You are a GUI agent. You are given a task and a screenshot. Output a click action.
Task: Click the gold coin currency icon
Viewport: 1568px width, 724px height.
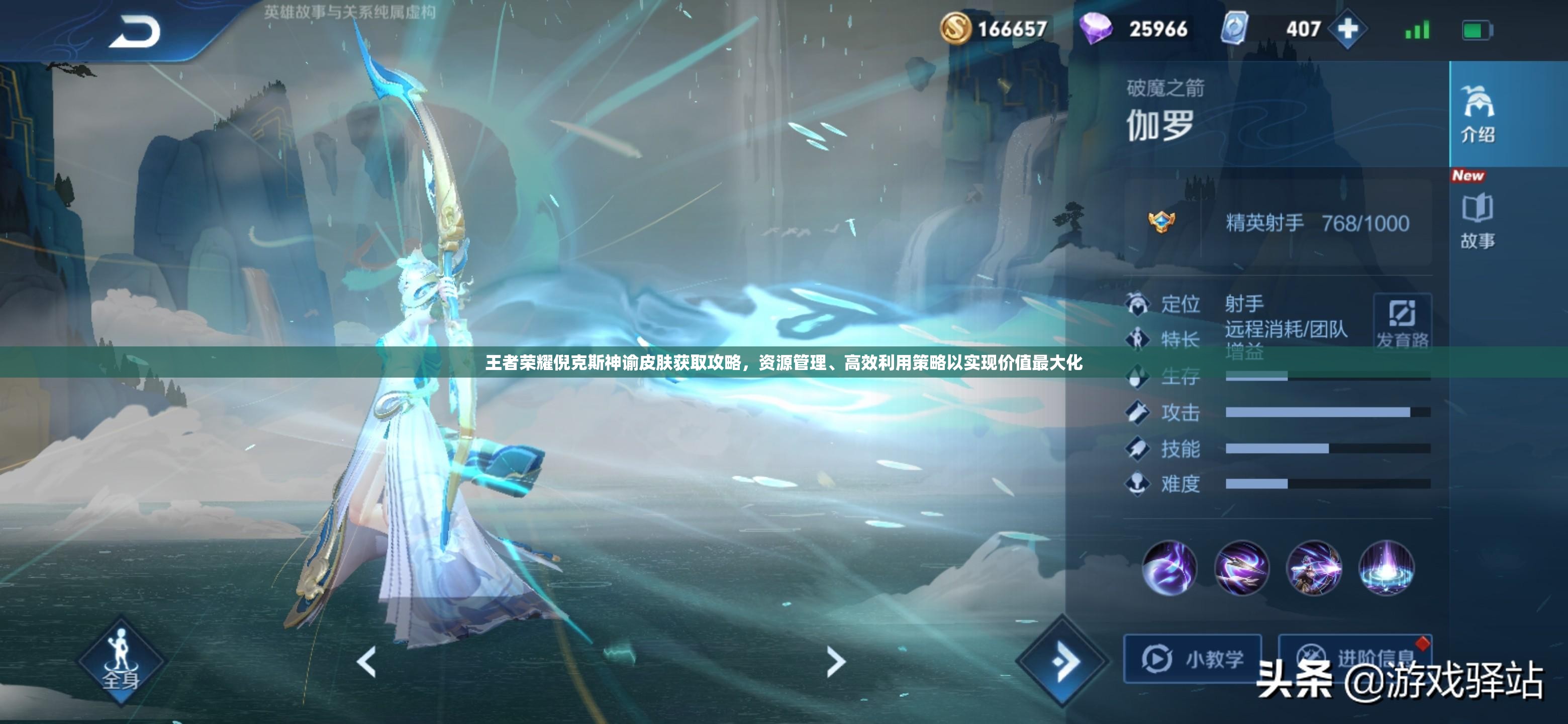[x=955, y=29]
